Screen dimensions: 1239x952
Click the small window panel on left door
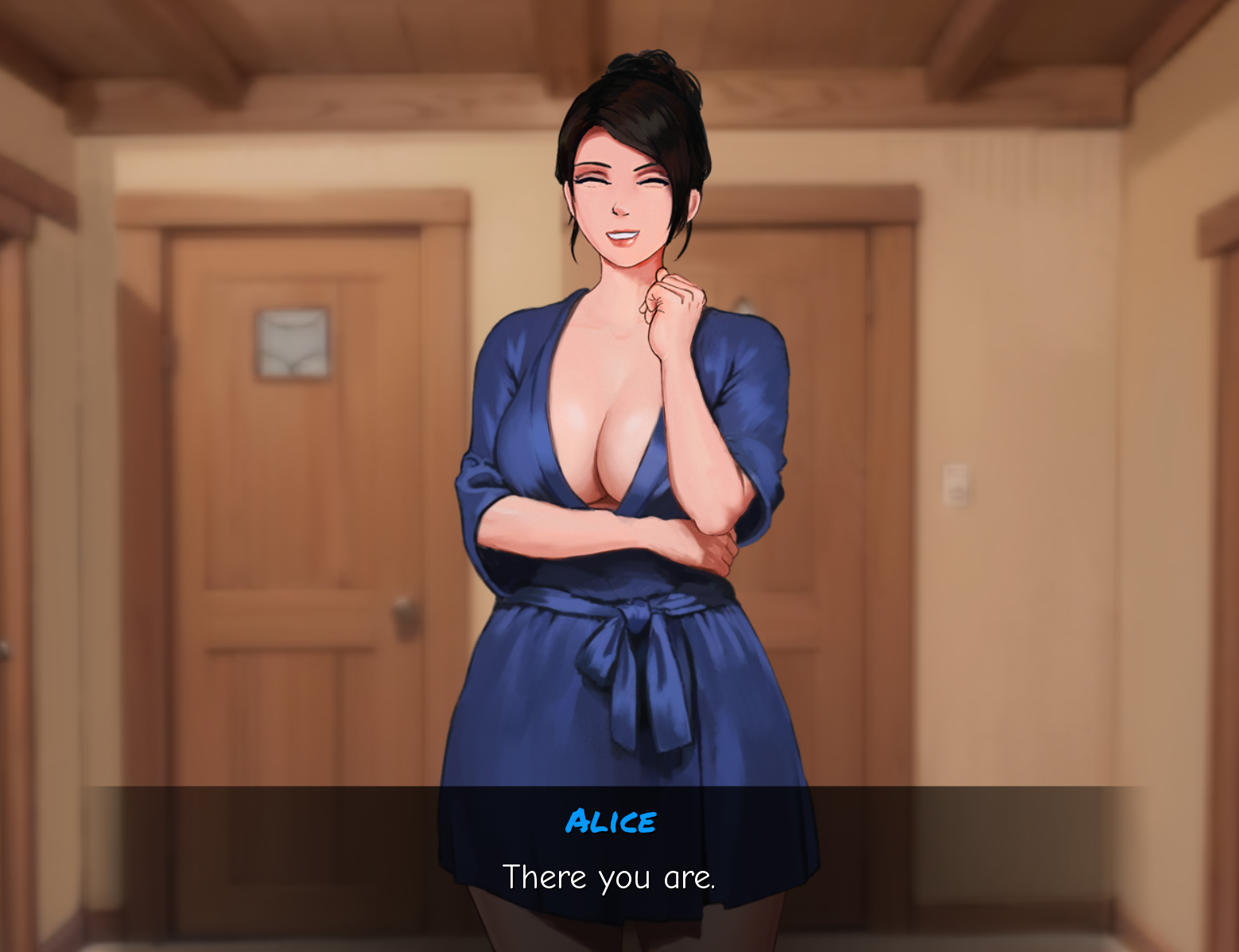point(293,344)
